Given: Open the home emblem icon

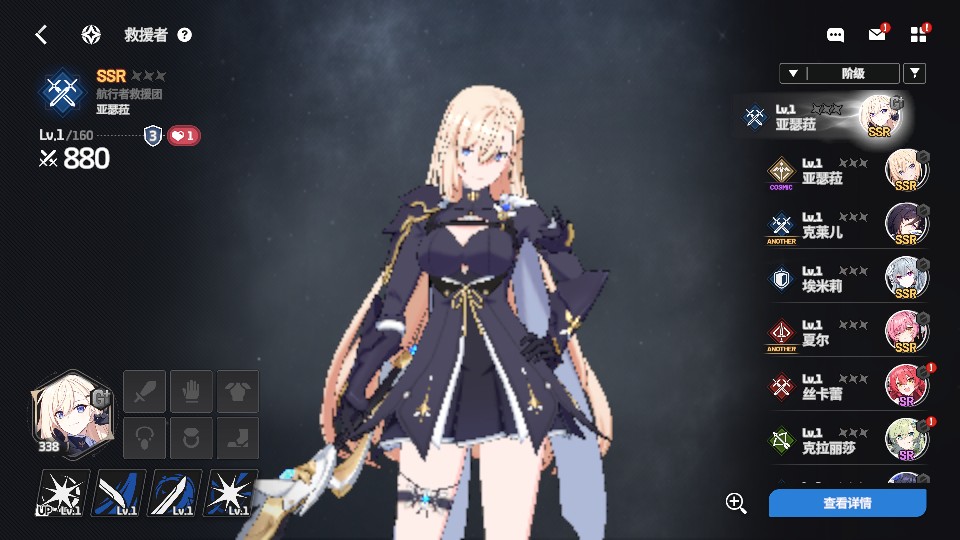Looking at the screenshot, I should point(91,35).
